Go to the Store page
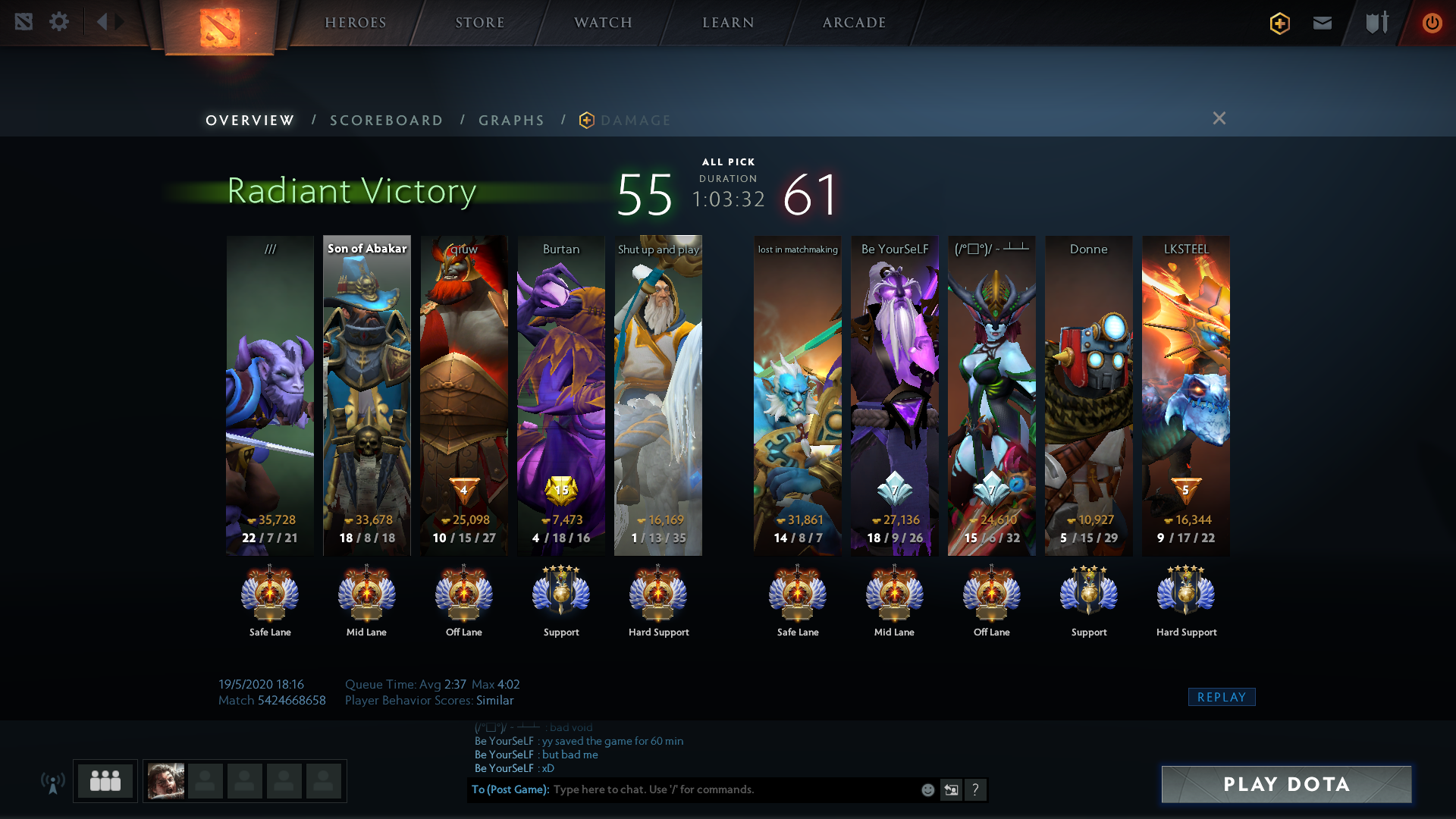 click(x=479, y=23)
